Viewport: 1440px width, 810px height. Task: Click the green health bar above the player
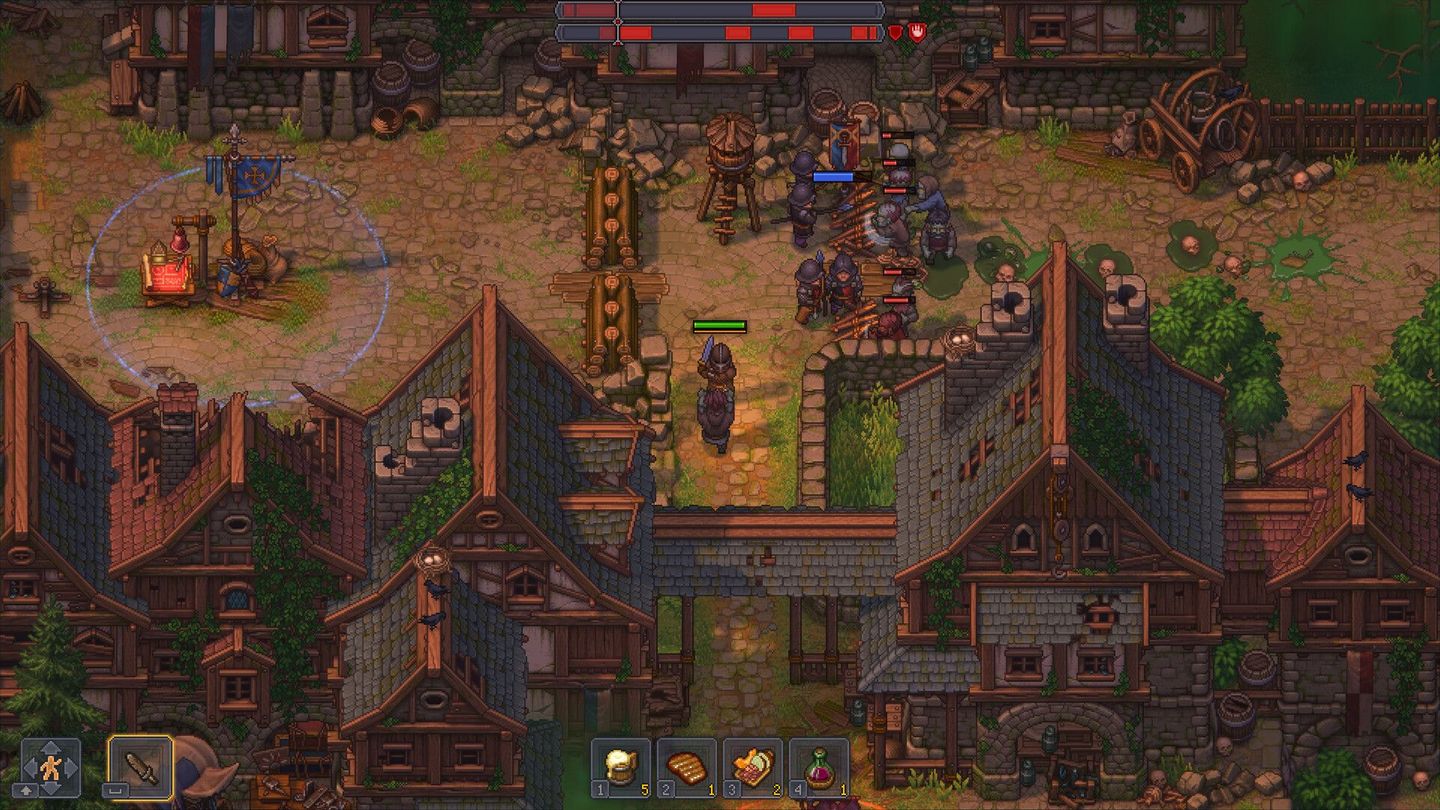click(718, 326)
